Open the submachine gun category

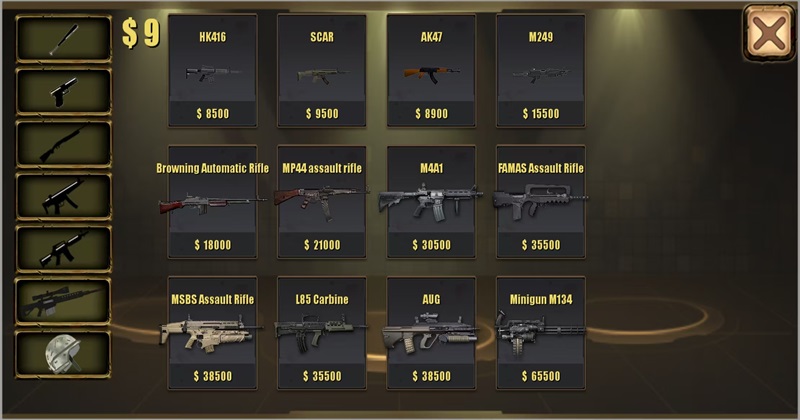coord(63,196)
